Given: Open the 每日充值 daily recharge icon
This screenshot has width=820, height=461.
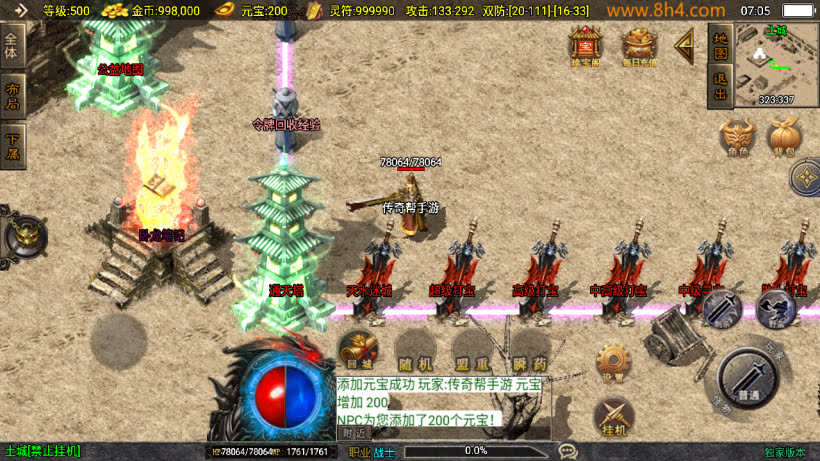Looking at the screenshot, I should pyautogui.click(x=640, y=45).
